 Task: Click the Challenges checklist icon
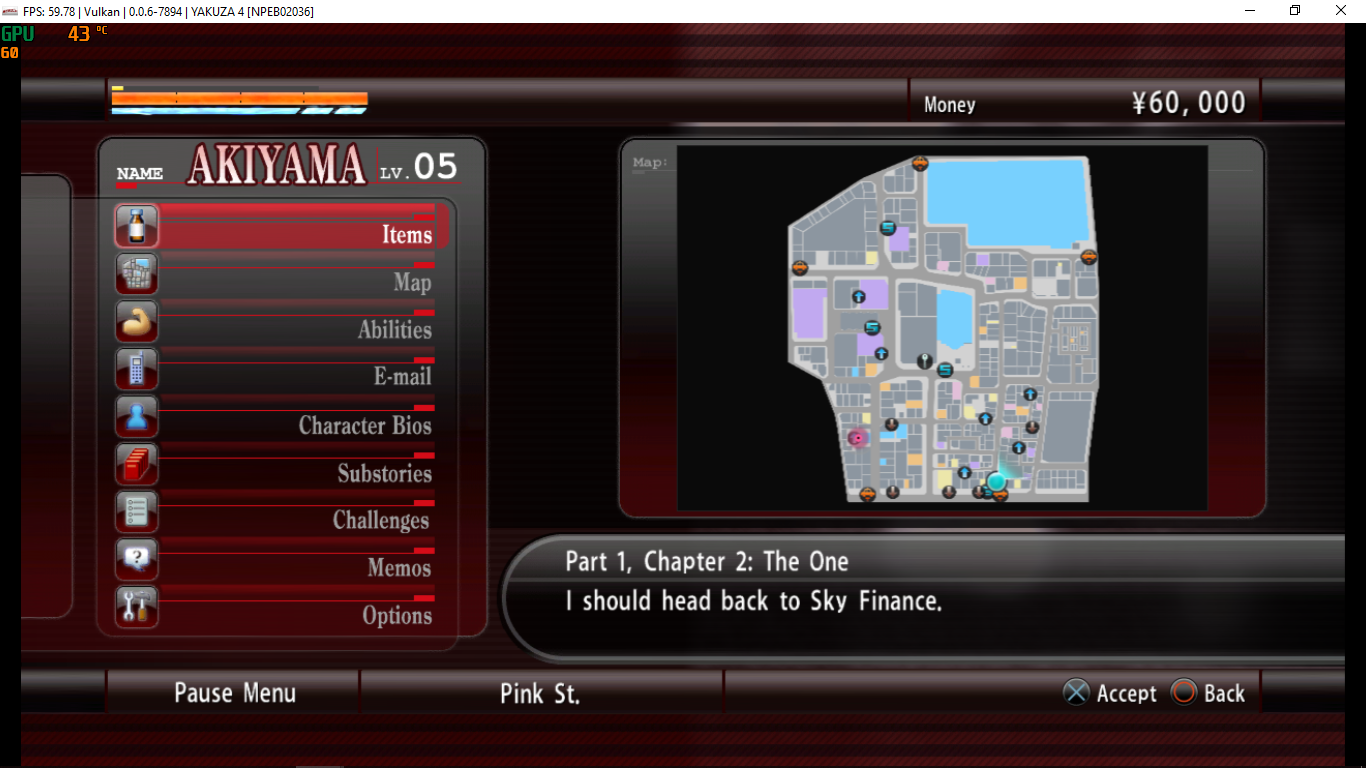click(x=136, y=511)
